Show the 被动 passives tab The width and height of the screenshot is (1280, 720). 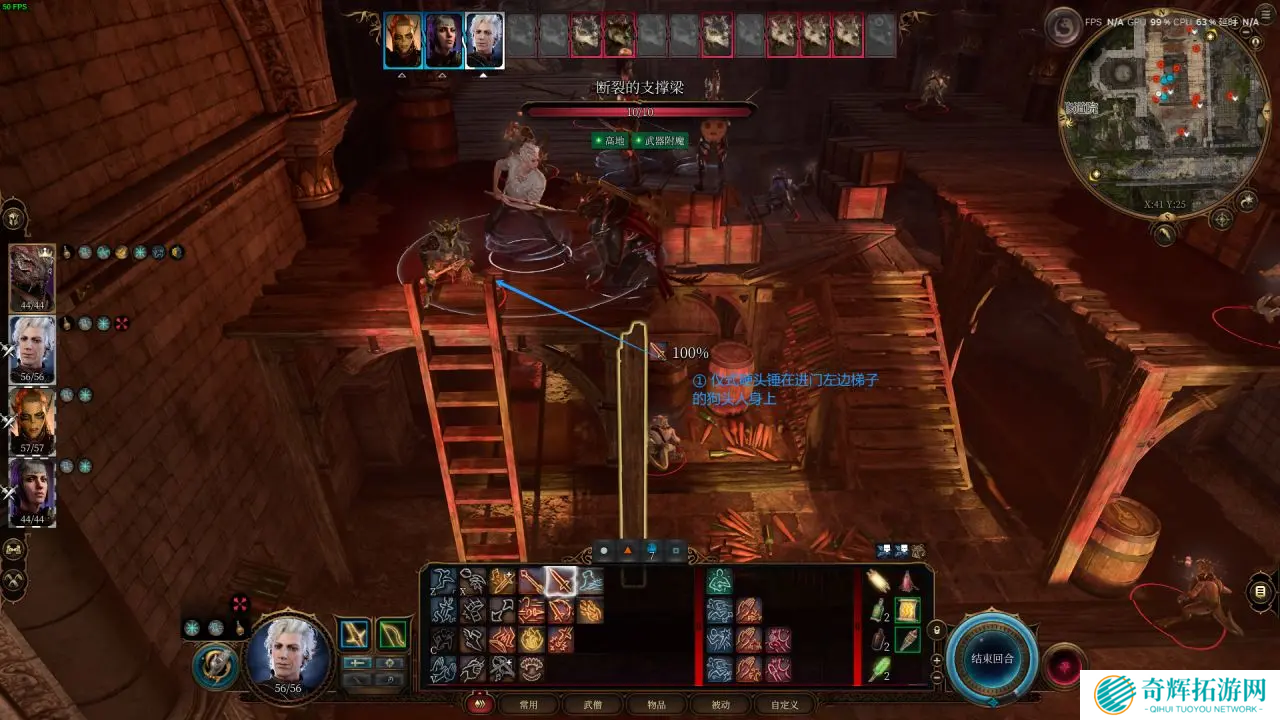[x=719, y=704]
